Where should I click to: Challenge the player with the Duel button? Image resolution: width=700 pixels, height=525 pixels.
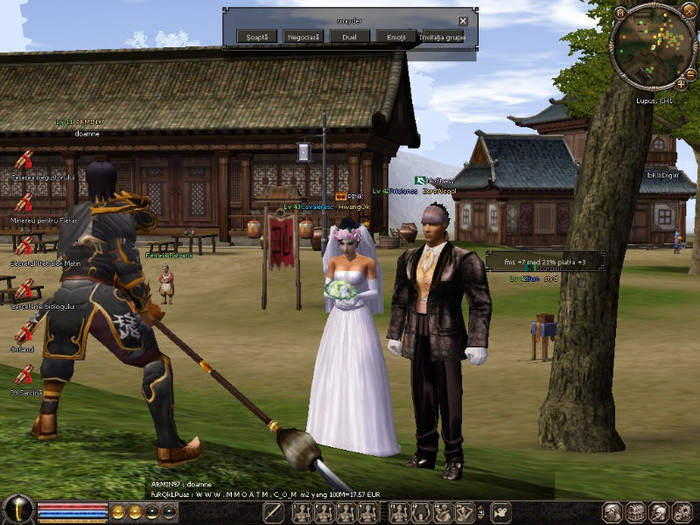(348, 36)
